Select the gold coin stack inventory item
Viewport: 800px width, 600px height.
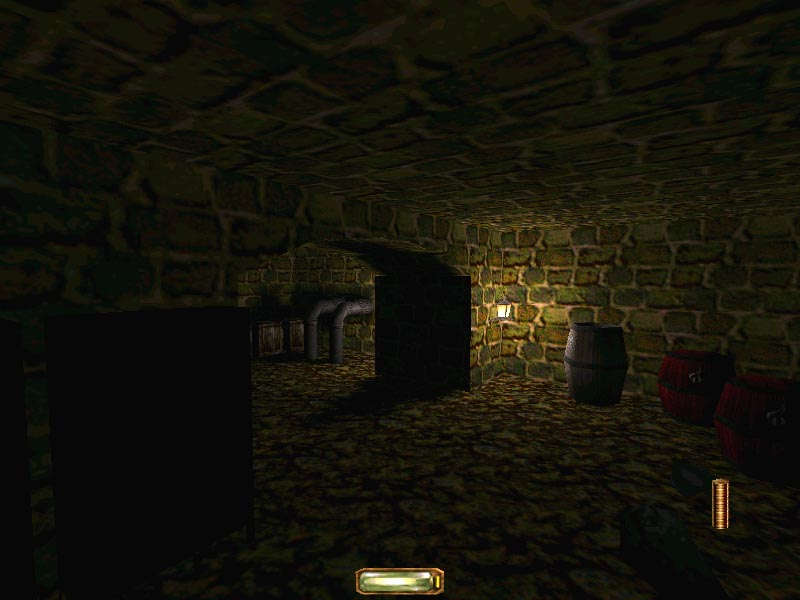coord(719,504)
